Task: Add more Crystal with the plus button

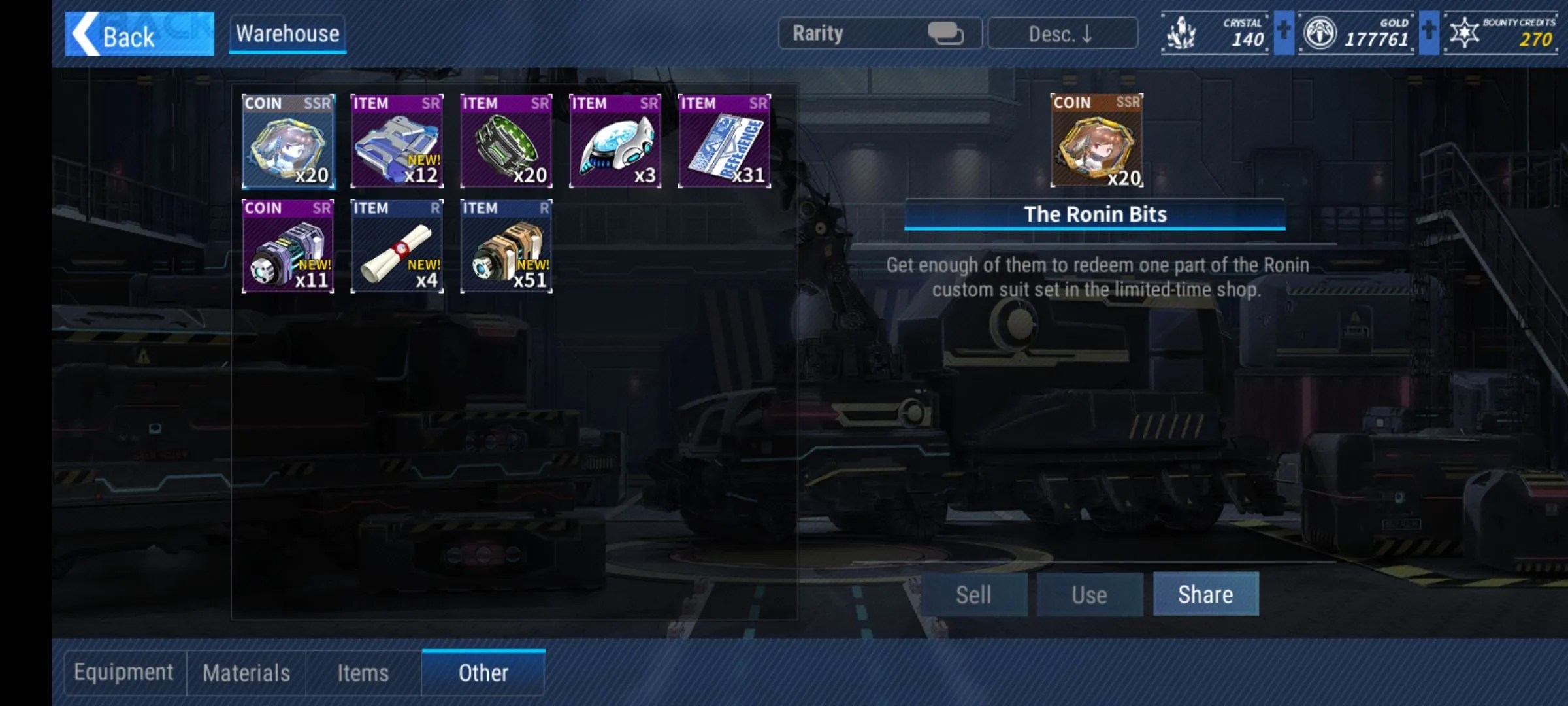Action: [1283, 32]
